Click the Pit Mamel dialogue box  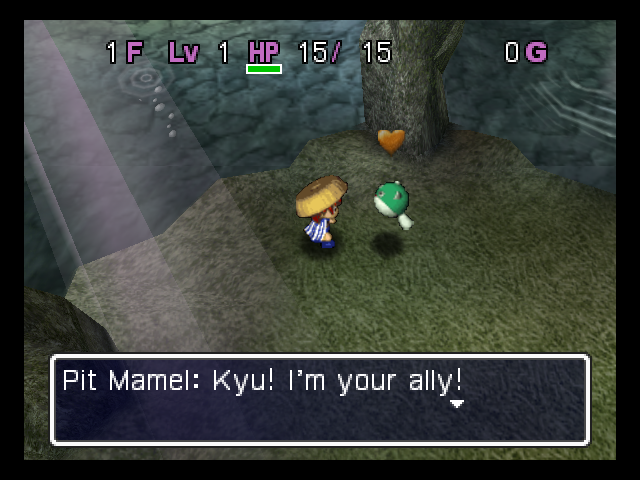[x=319, y=400]
